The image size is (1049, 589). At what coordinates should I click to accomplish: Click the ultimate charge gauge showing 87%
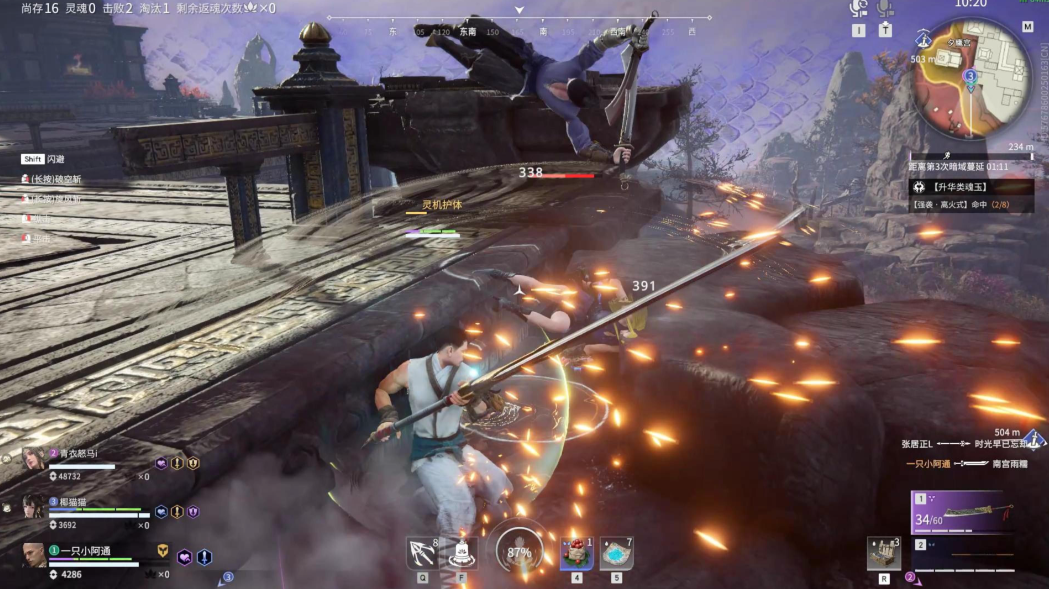click(519, 551)
